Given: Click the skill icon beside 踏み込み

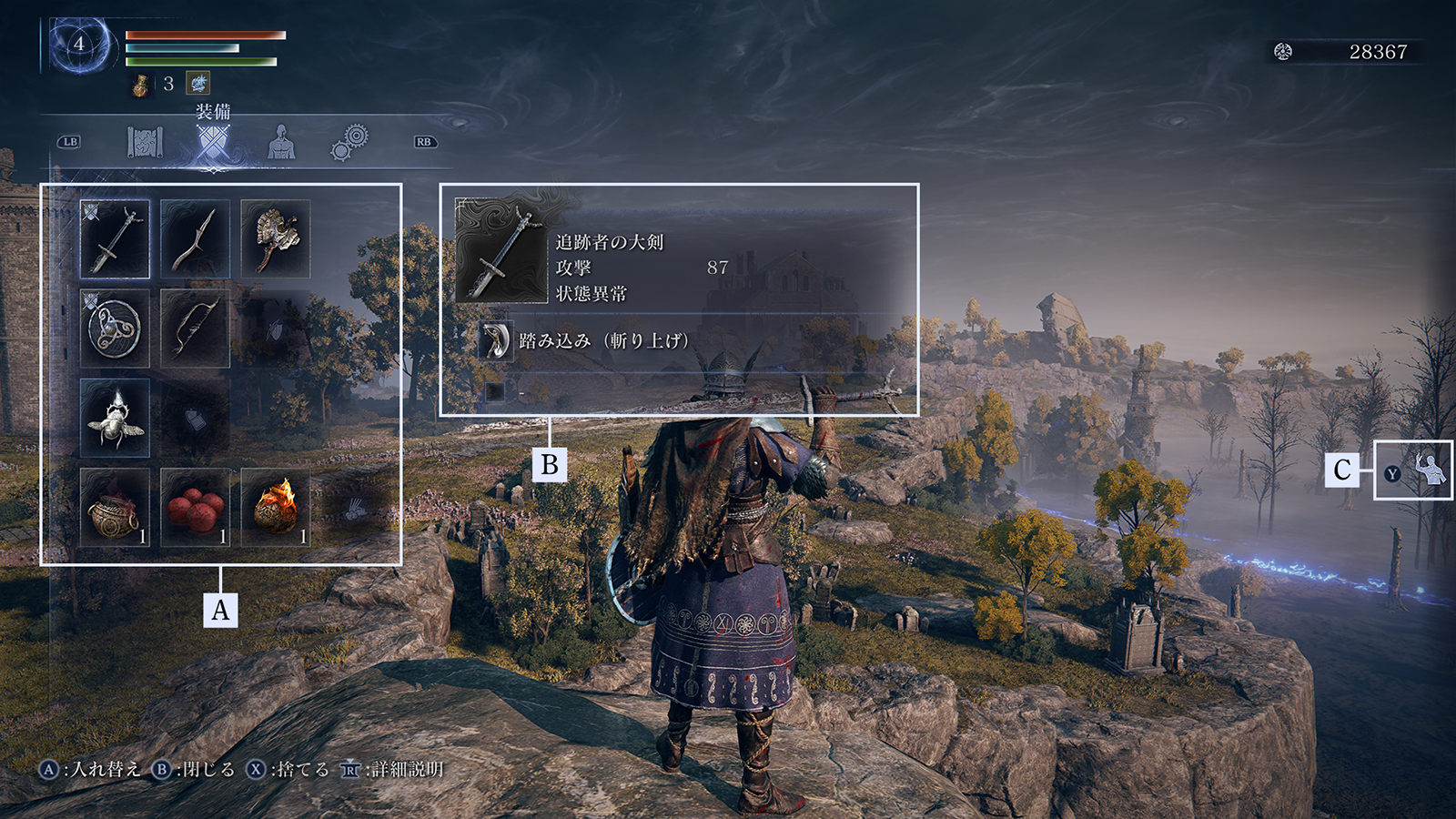Looking at the screenshot, I should 496,341.
